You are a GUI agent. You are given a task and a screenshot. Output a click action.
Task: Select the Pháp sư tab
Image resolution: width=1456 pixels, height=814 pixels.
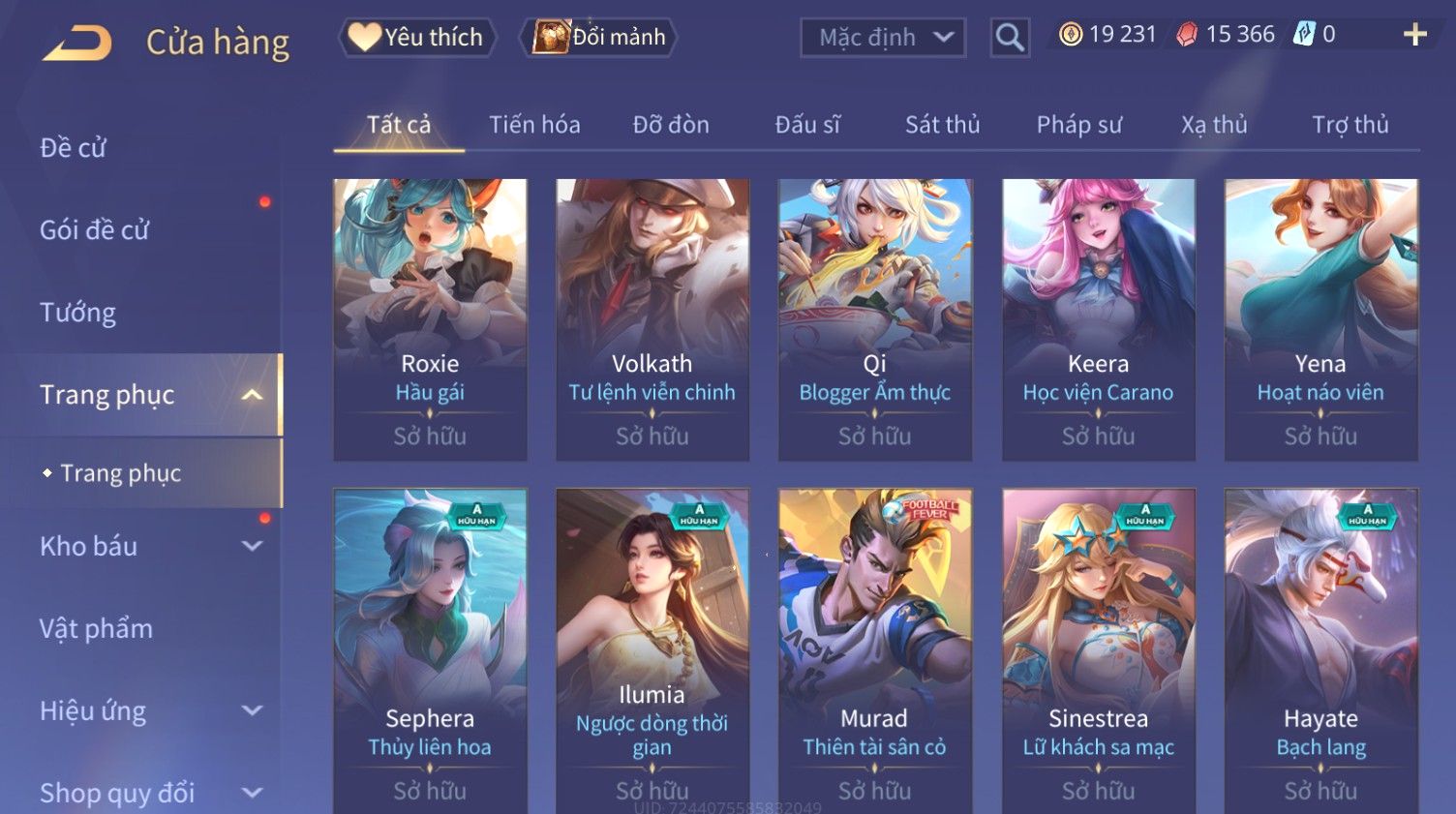(1079, 125)
